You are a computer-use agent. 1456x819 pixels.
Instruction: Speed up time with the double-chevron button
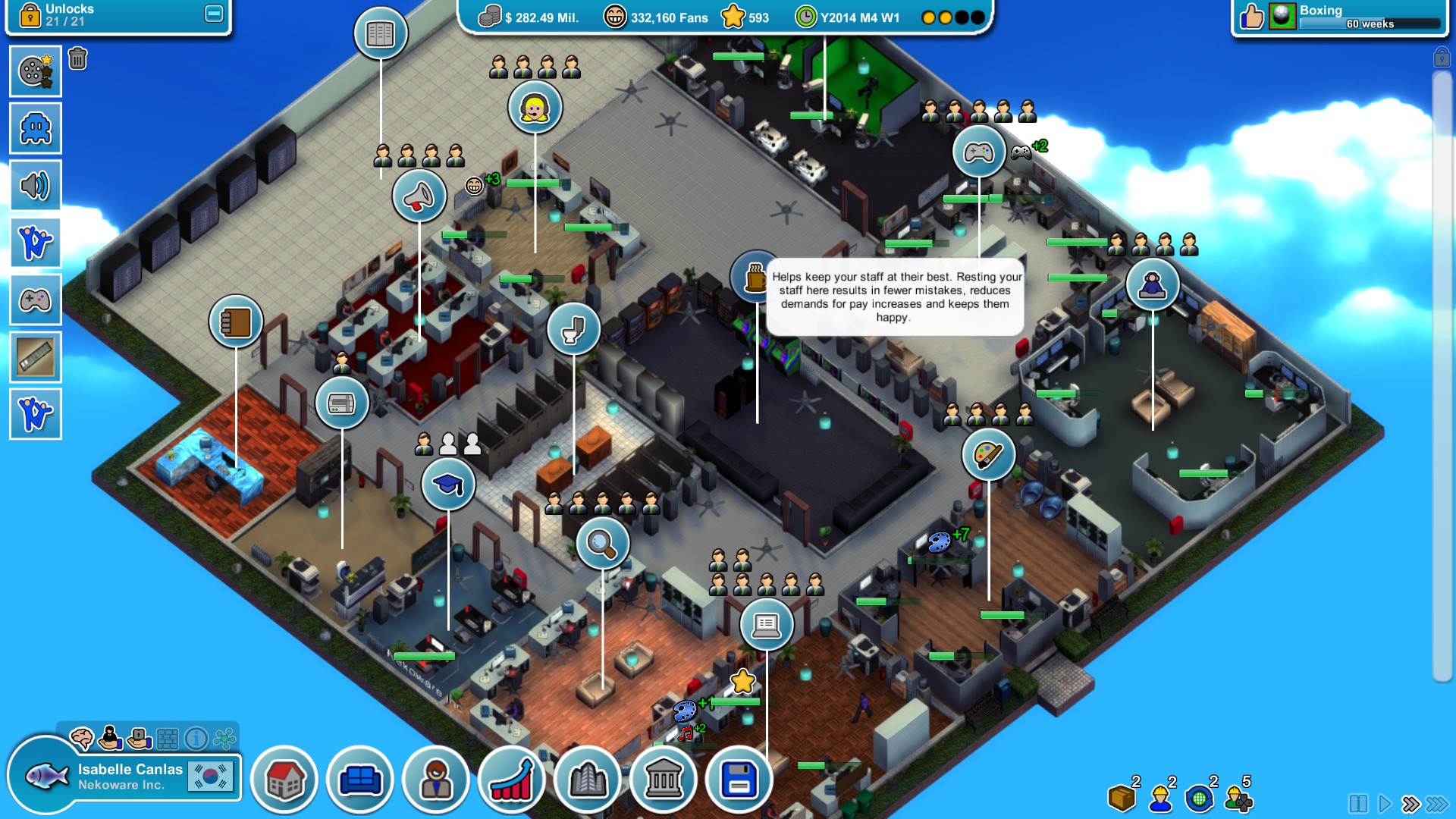[1410, 804]
